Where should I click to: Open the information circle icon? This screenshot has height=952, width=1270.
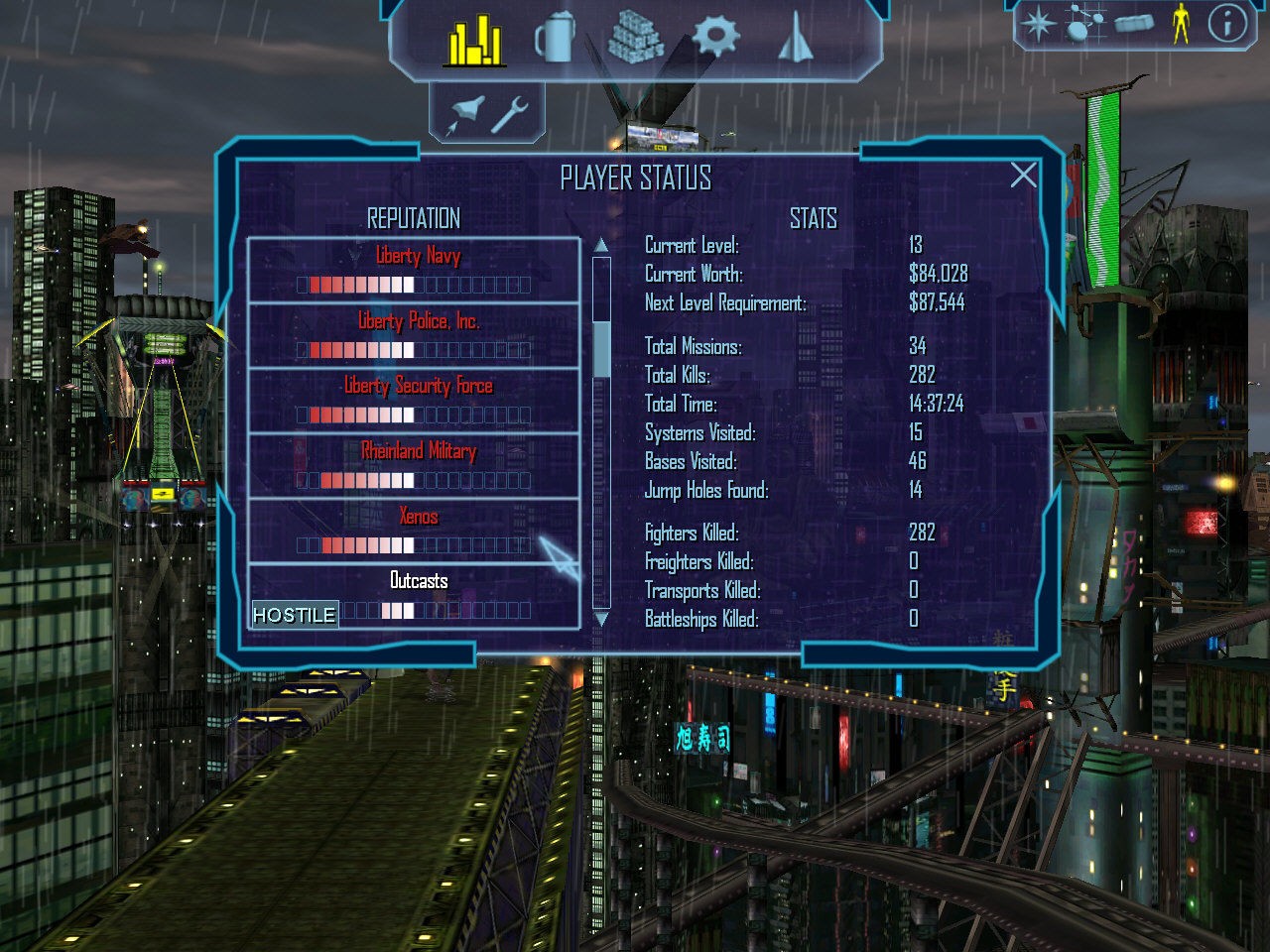[1226, 23]
